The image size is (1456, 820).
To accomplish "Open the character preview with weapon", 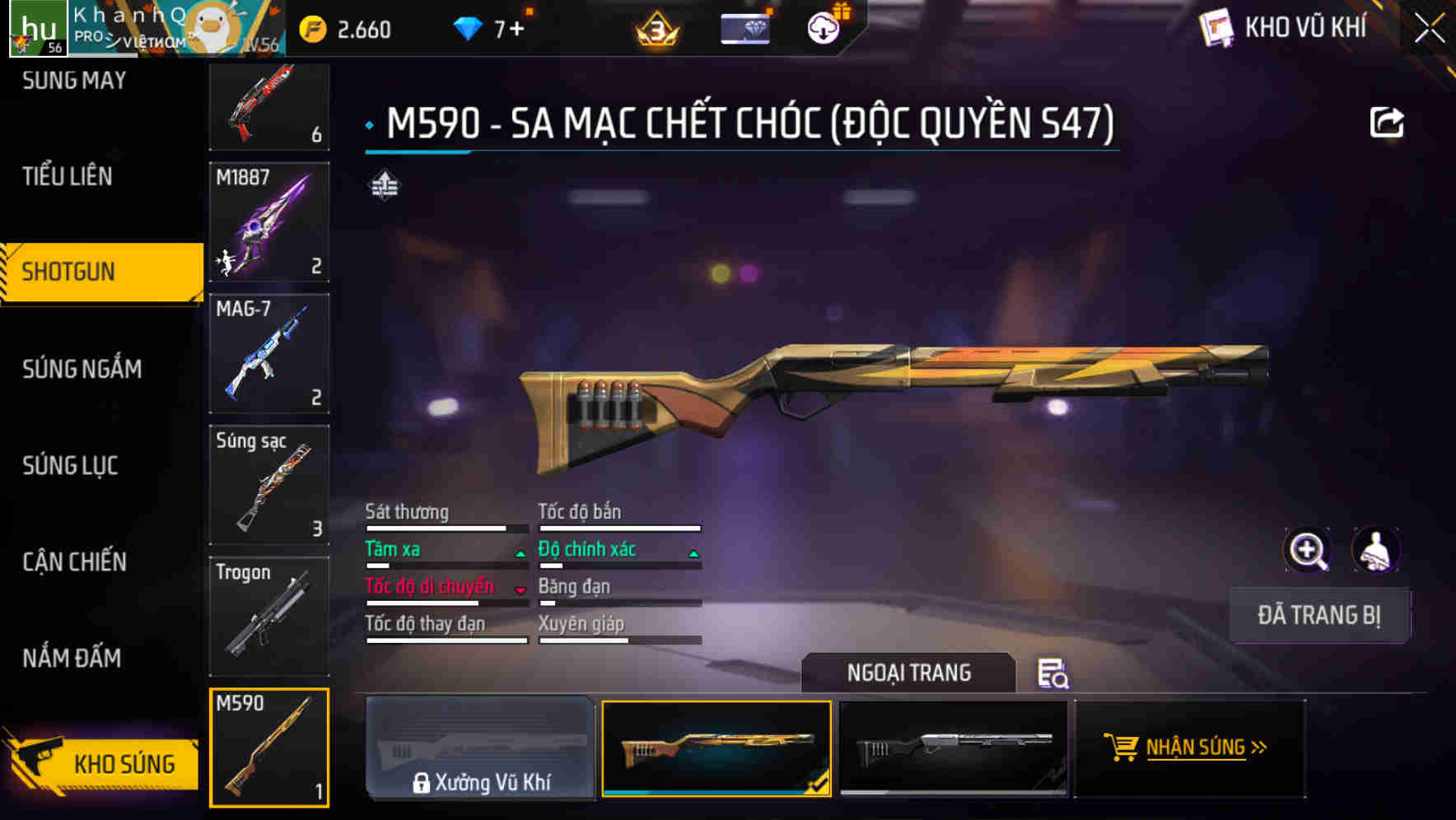I will (x=1376, y=549).
